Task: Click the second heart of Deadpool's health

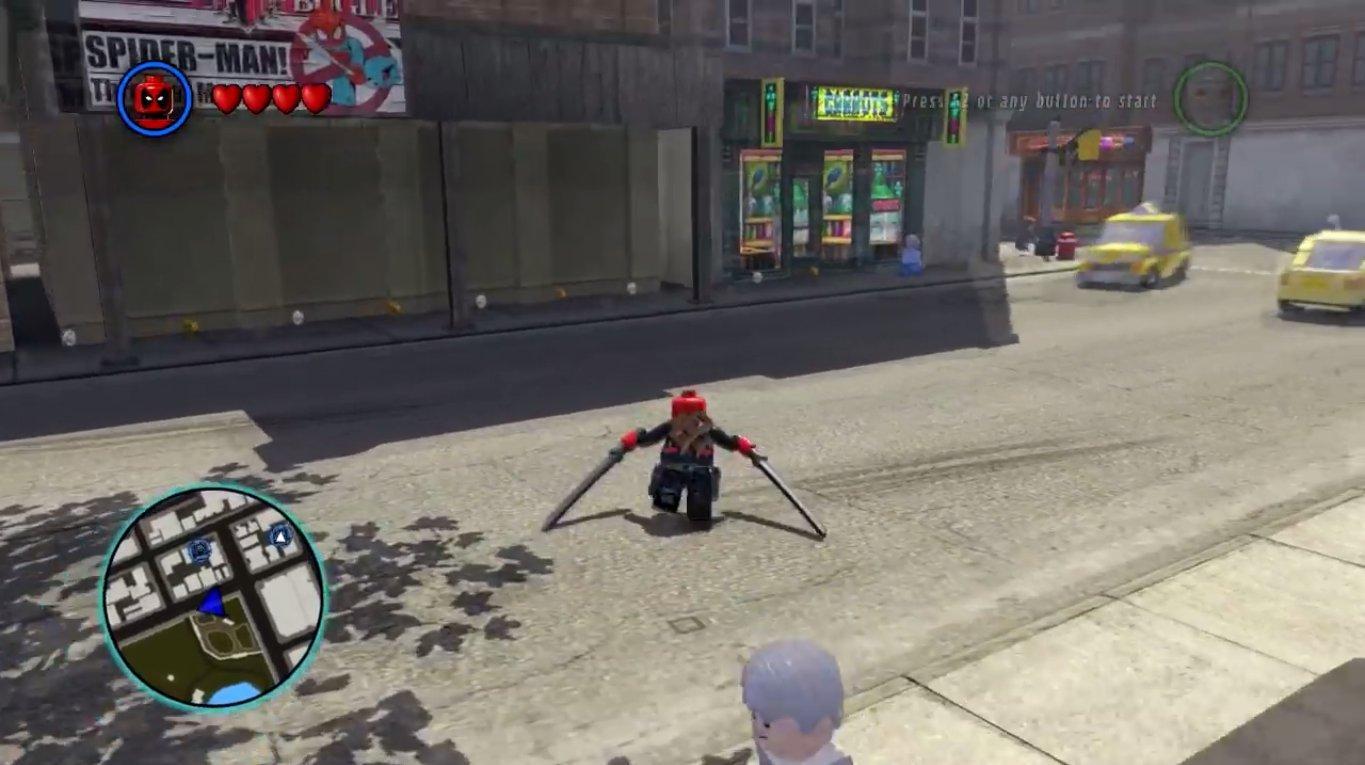Action: (x=254, y=99)
